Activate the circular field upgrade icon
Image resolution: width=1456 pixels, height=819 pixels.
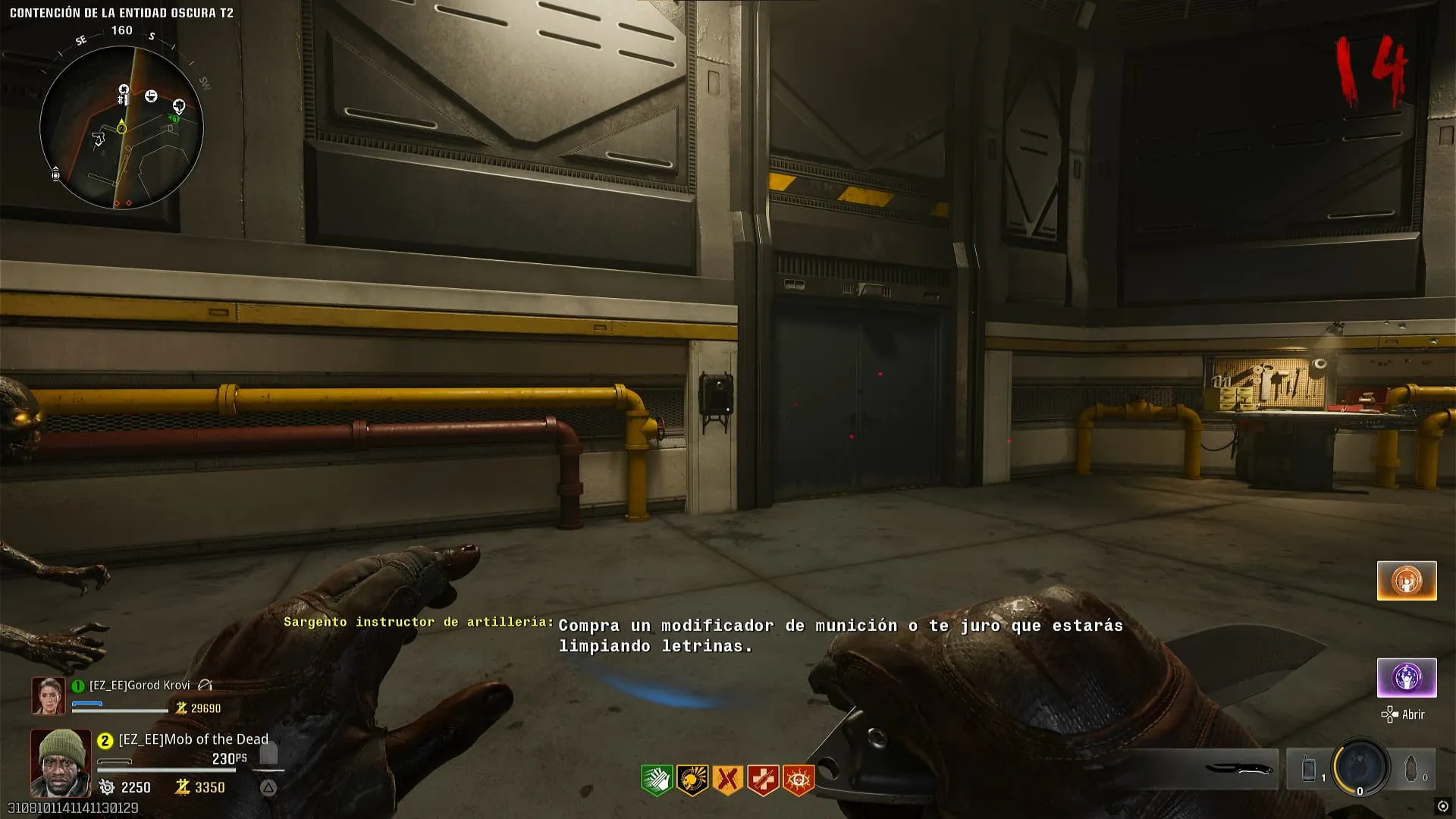tap(1360, 767)
